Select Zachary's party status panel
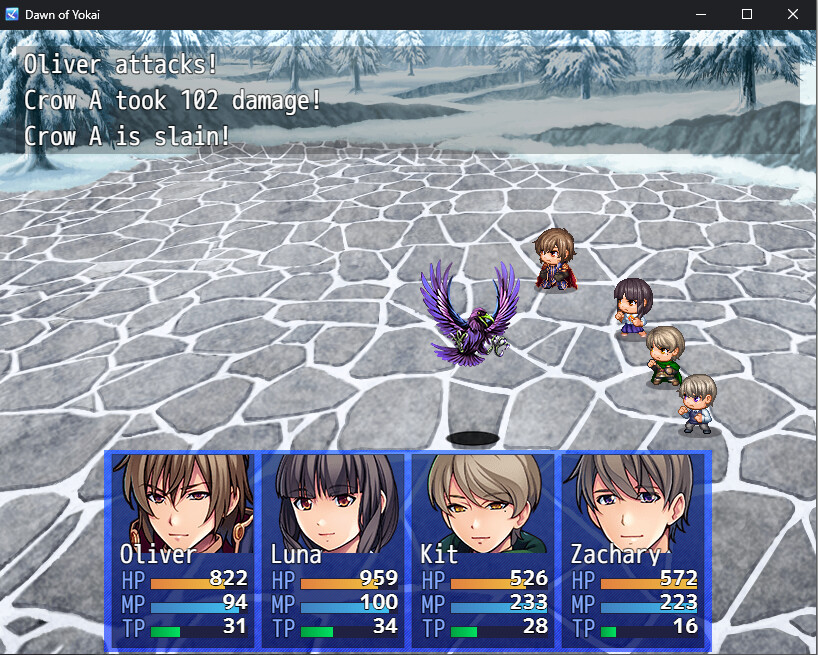This screenshot has width=818, height=655. [x=633, y=549]
